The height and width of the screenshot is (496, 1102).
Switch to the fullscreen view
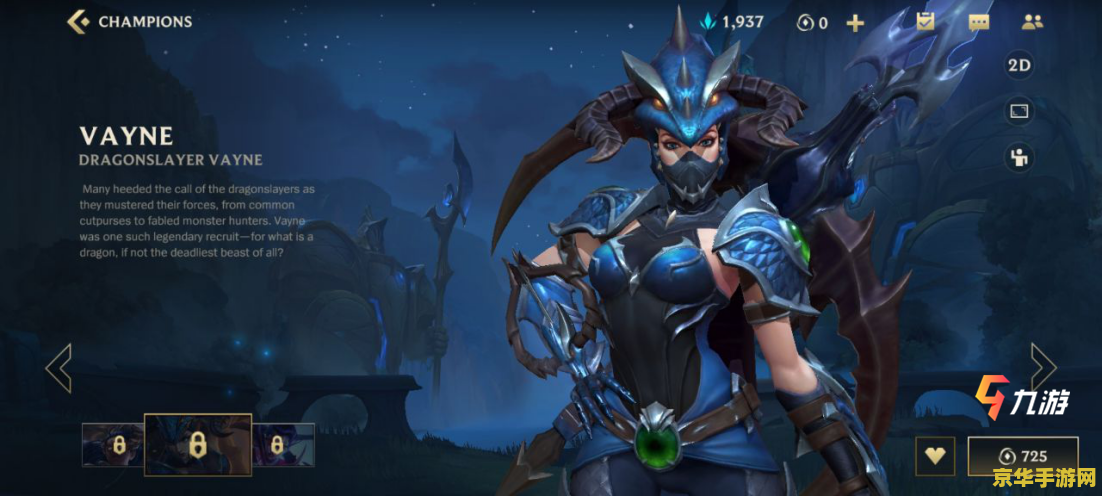[x=1019, y=111]
